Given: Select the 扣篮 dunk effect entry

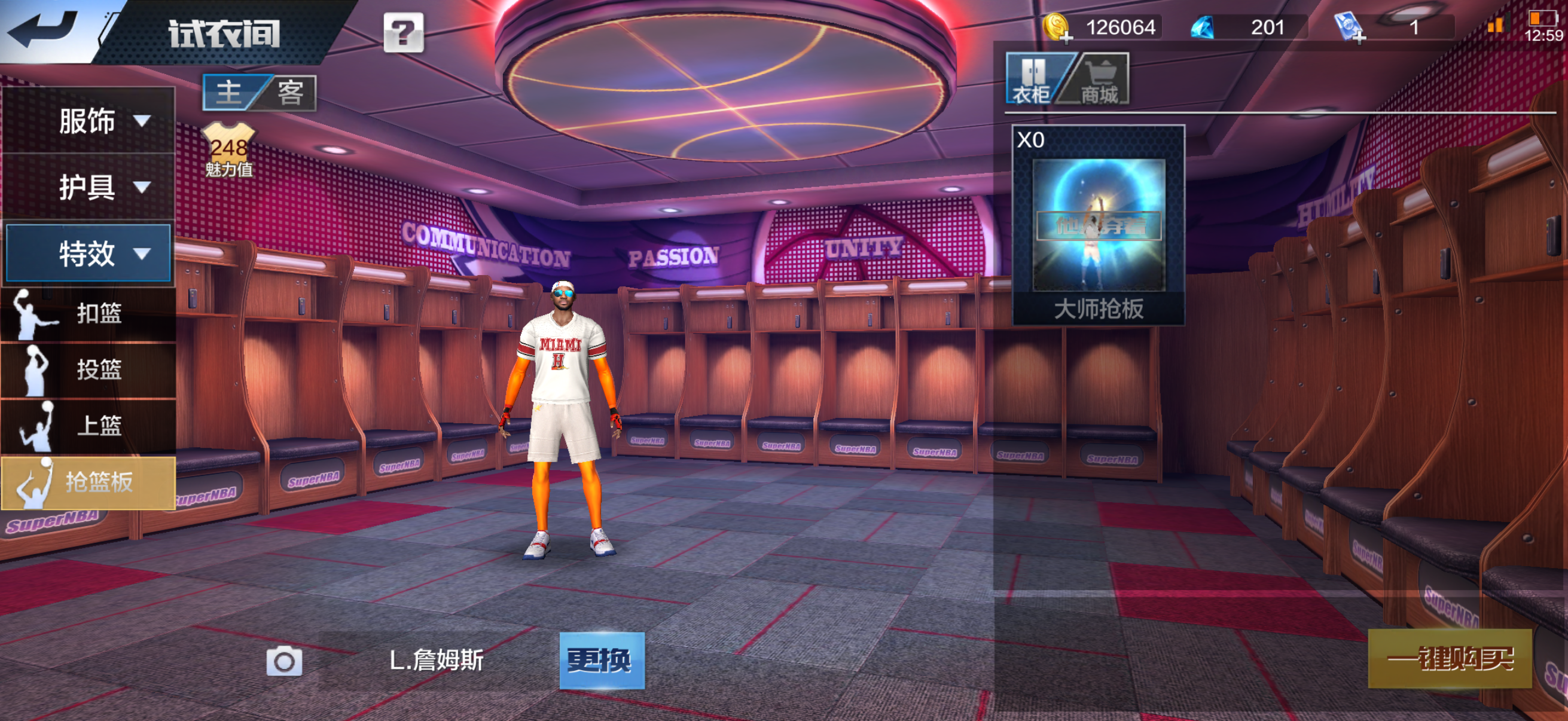Looking at the screenshot, I should (89, 313).
